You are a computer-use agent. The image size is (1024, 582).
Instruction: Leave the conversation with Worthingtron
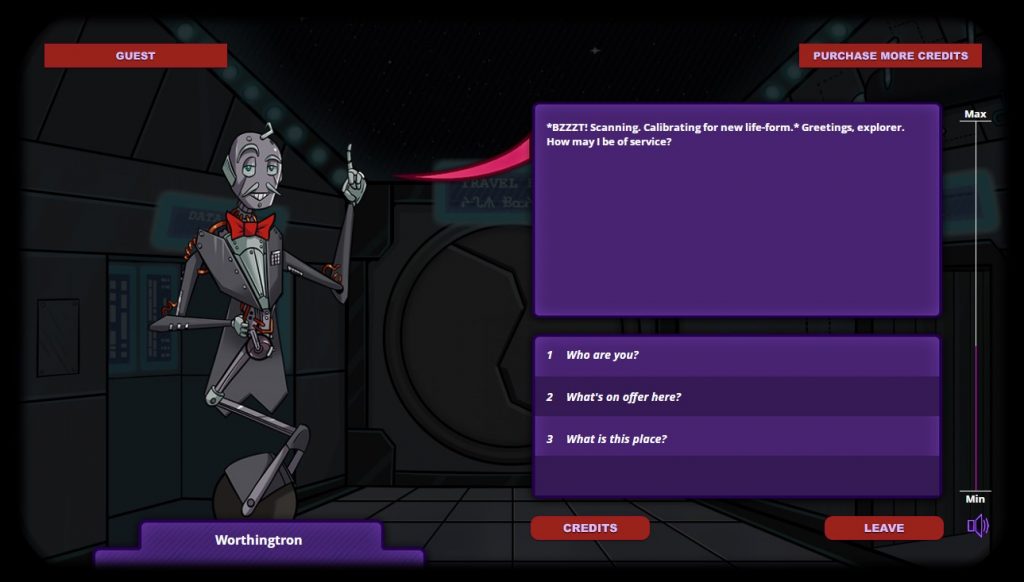tap(884, 528)
